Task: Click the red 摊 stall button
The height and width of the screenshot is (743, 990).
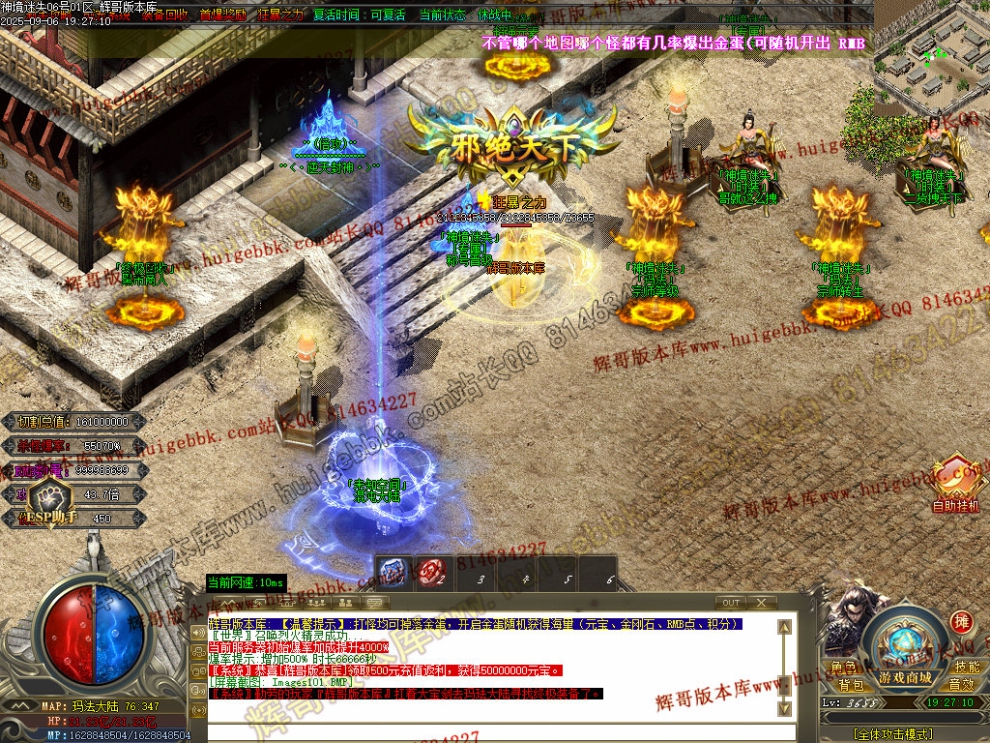Action: [961, 622]
